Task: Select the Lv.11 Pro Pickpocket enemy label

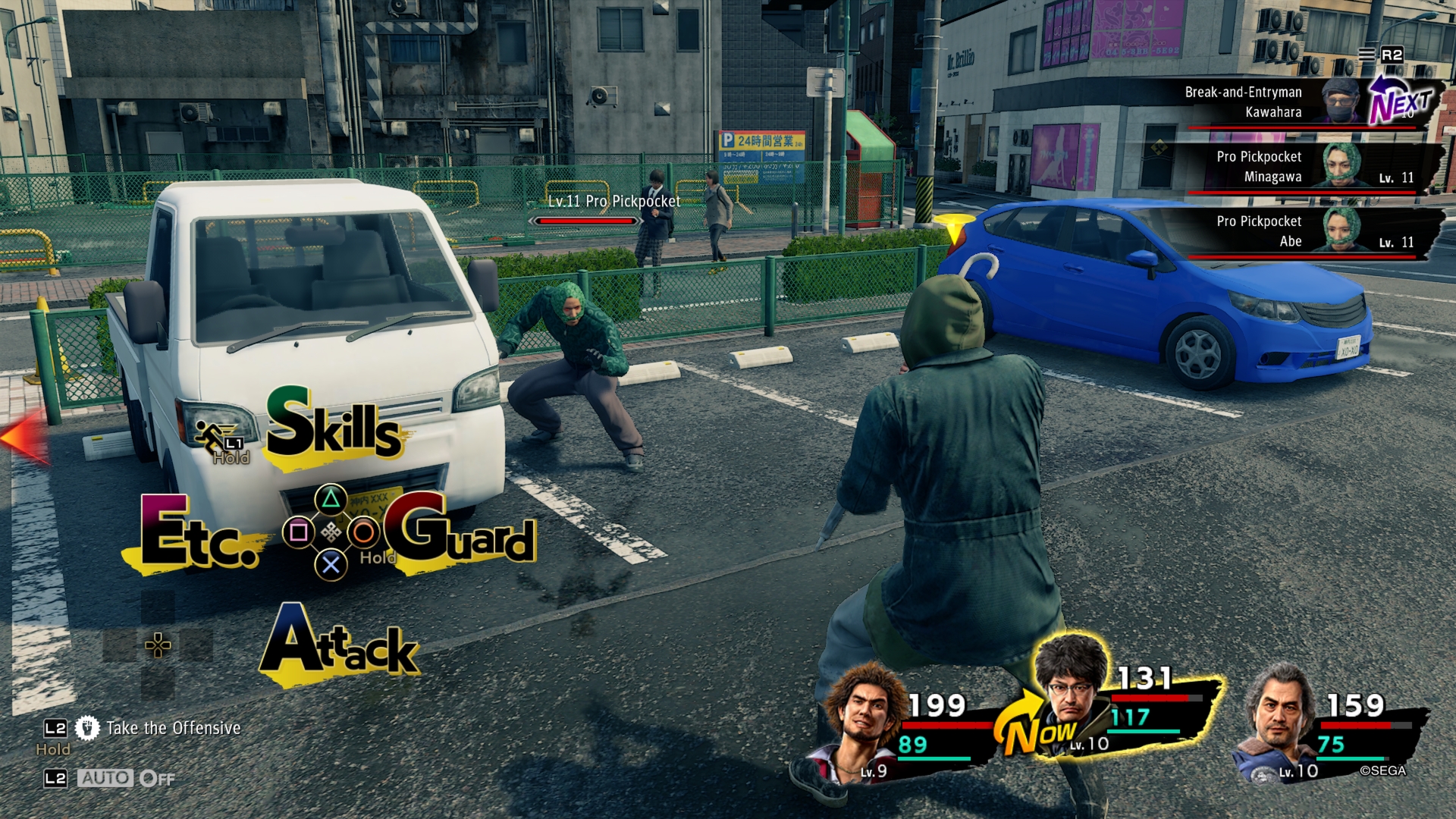Action: (x=614, y=202)
